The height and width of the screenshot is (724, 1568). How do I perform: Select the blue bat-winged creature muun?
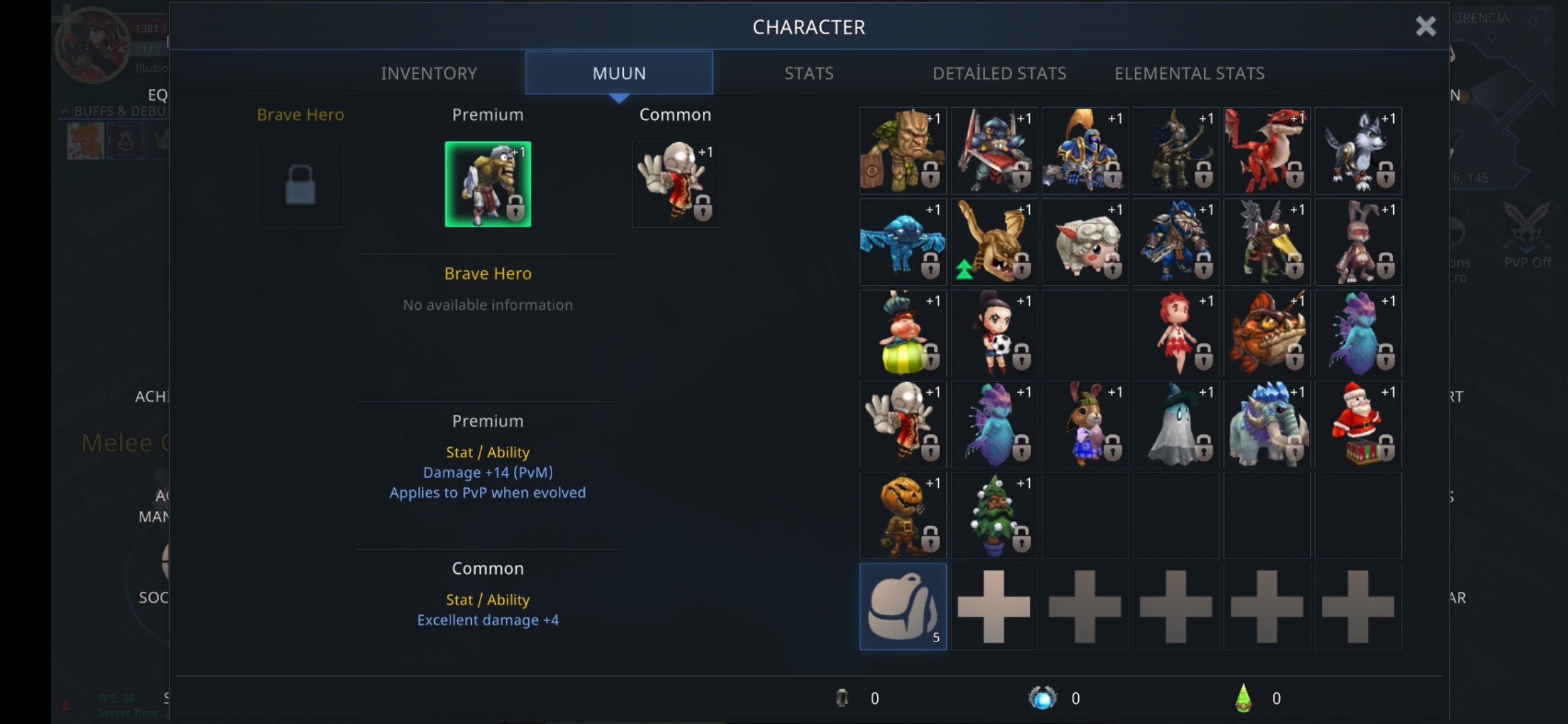(903, 242)
